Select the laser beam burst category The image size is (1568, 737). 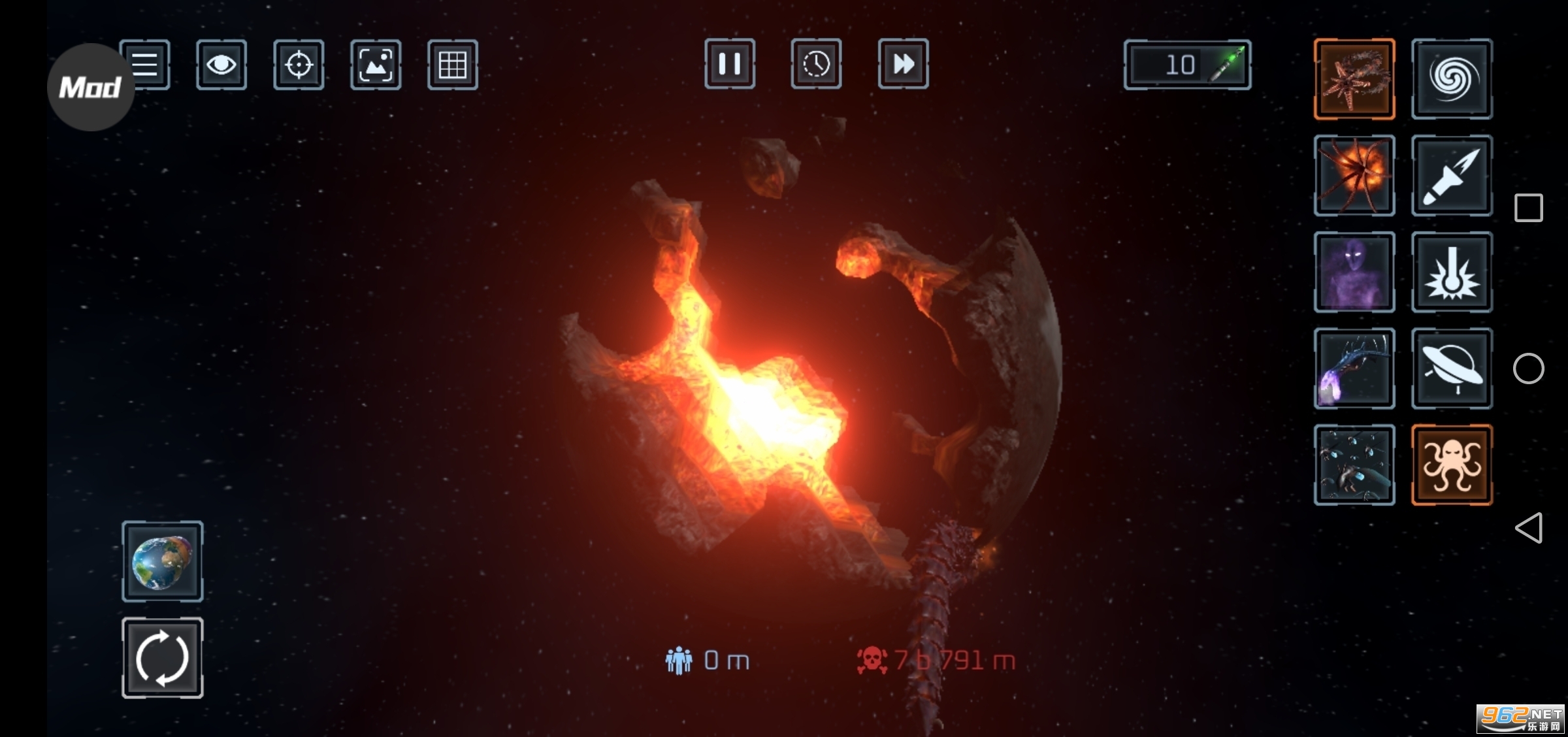[1452, 272]
